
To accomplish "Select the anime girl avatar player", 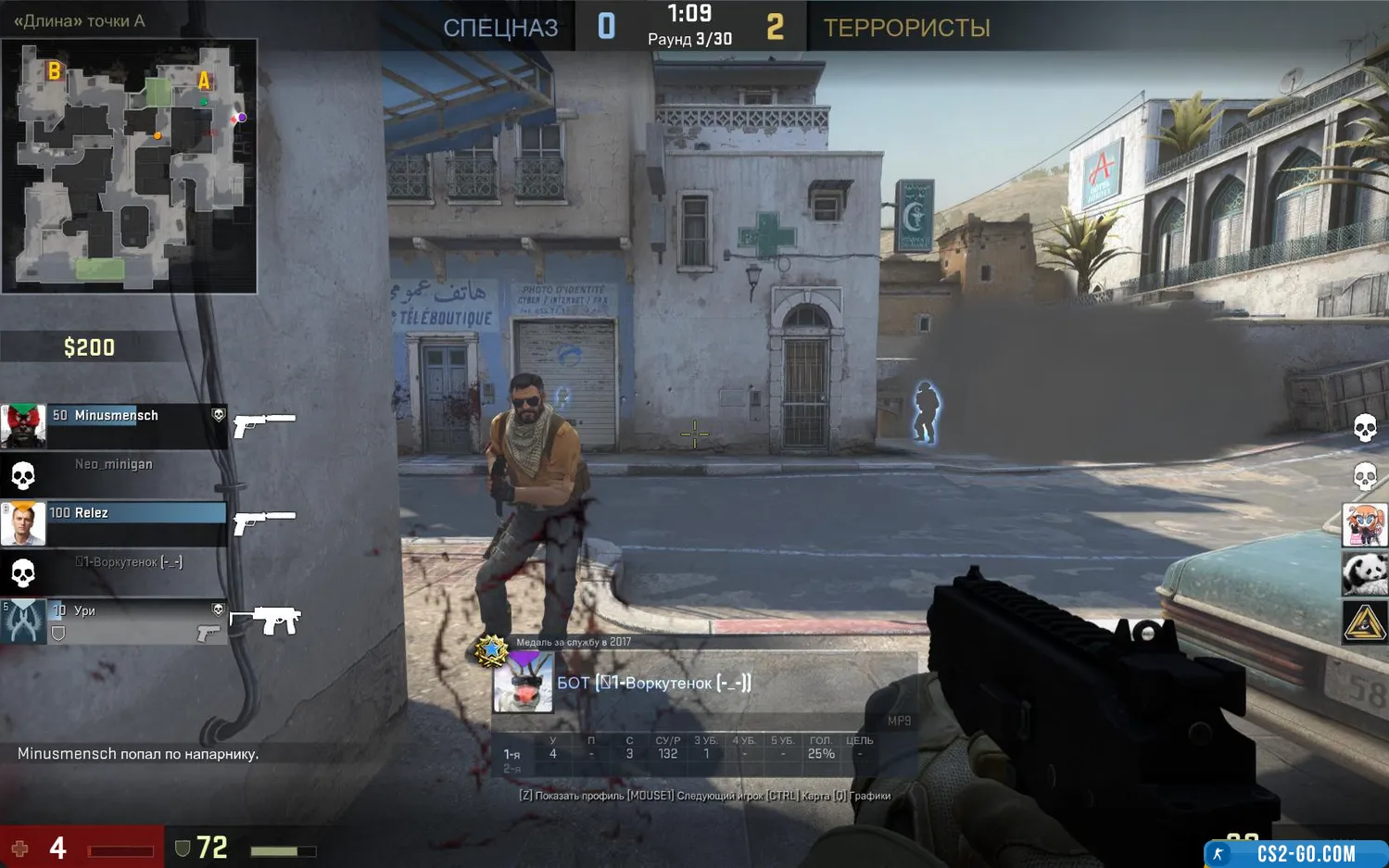I will point(1365,525).
